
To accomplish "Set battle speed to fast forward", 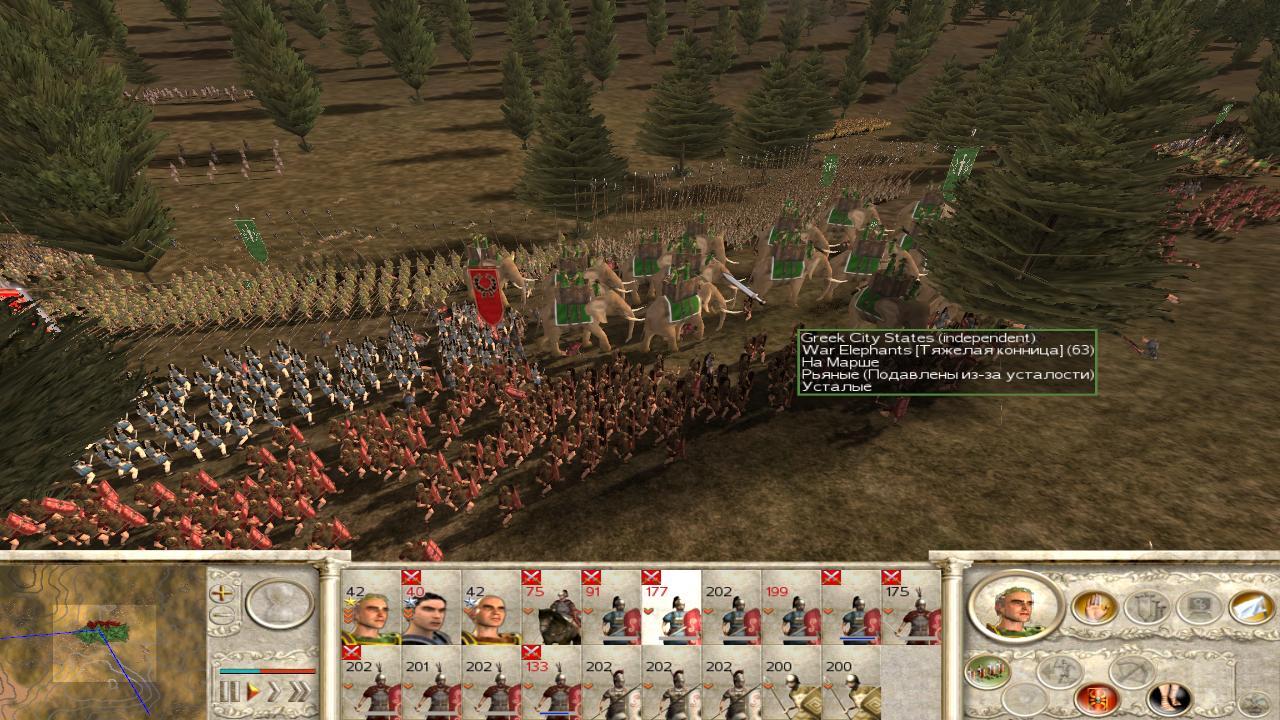I will pyautogui.click(x=274, y=691).
